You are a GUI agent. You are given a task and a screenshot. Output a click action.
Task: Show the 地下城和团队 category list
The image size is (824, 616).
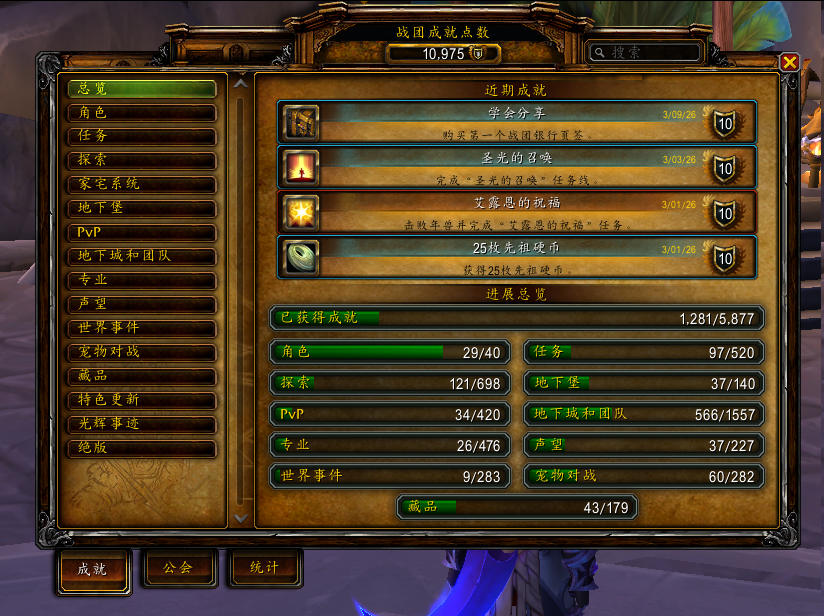tap(141, 256)
